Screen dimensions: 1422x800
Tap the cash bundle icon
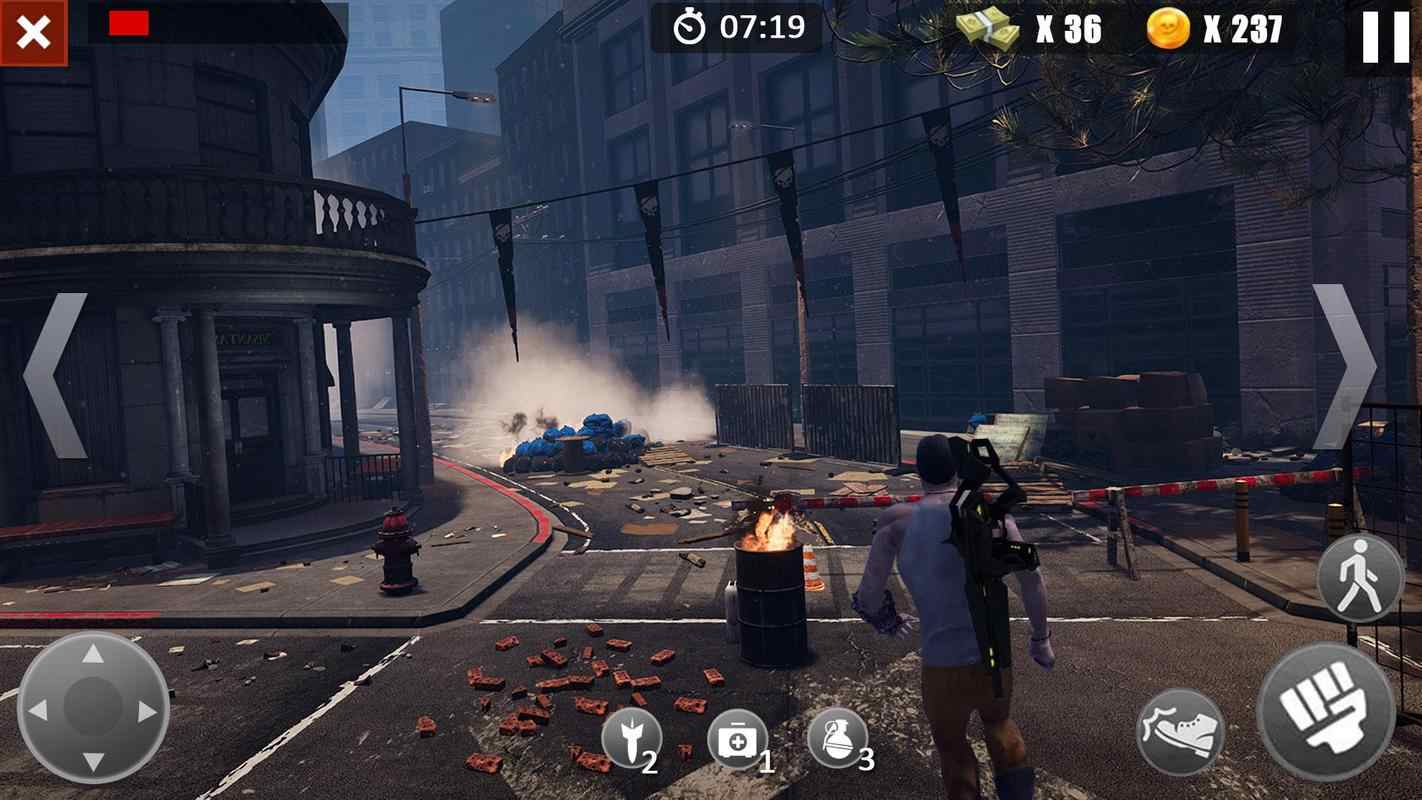(x=987, y=29)
